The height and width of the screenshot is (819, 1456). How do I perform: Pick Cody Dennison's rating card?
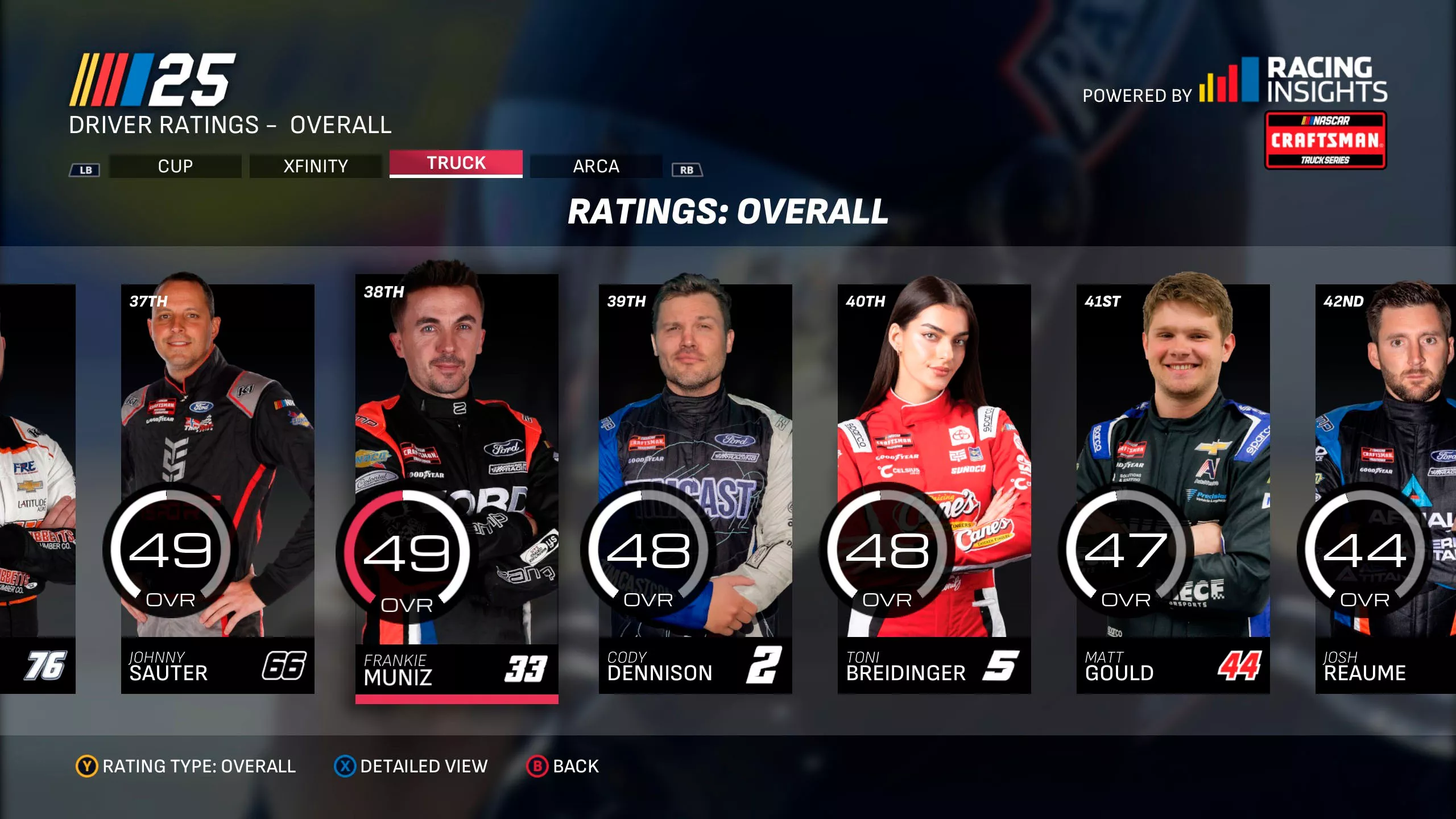point(695,489)
